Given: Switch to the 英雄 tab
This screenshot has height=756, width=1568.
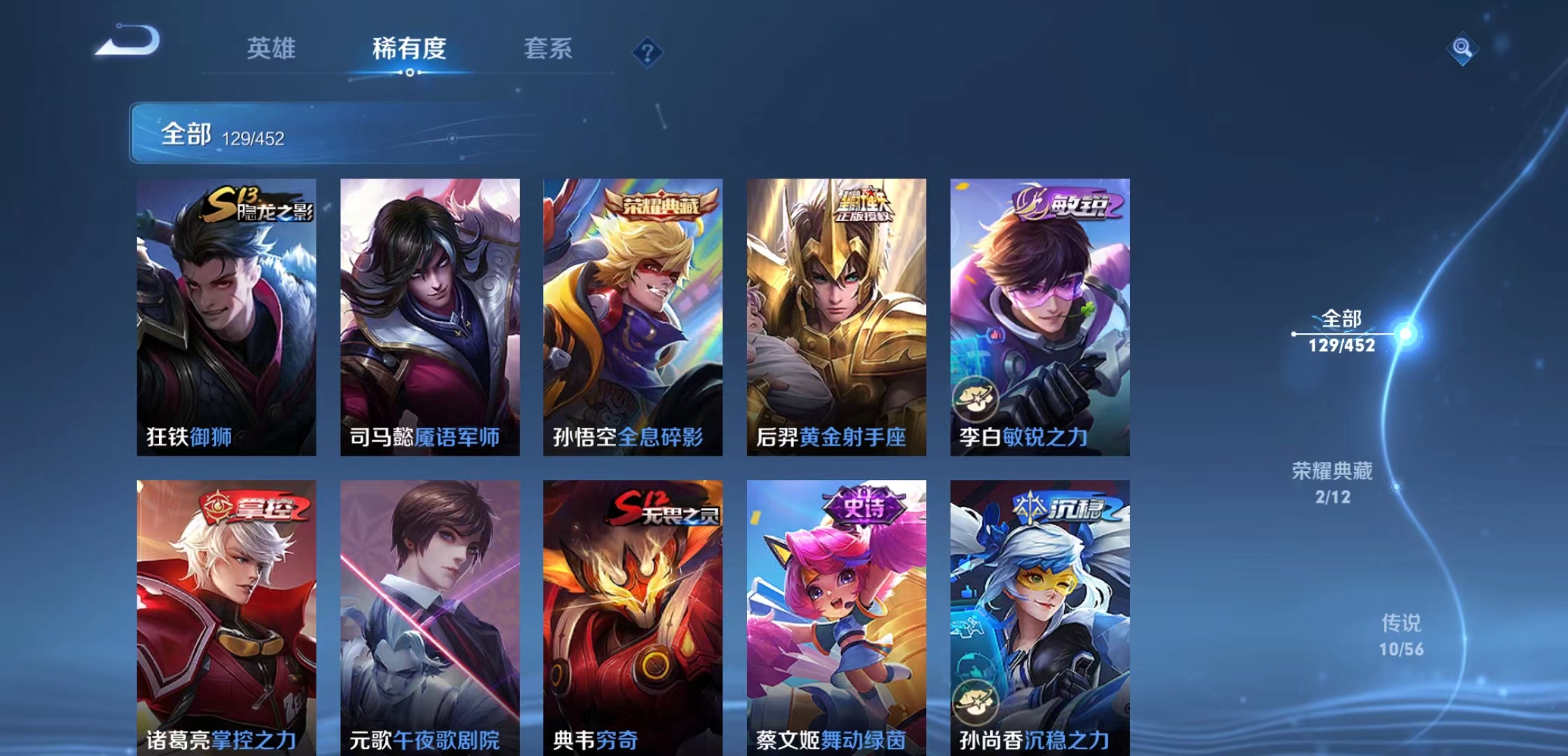Looking at the screenshot, I should (x=271, y=49).
